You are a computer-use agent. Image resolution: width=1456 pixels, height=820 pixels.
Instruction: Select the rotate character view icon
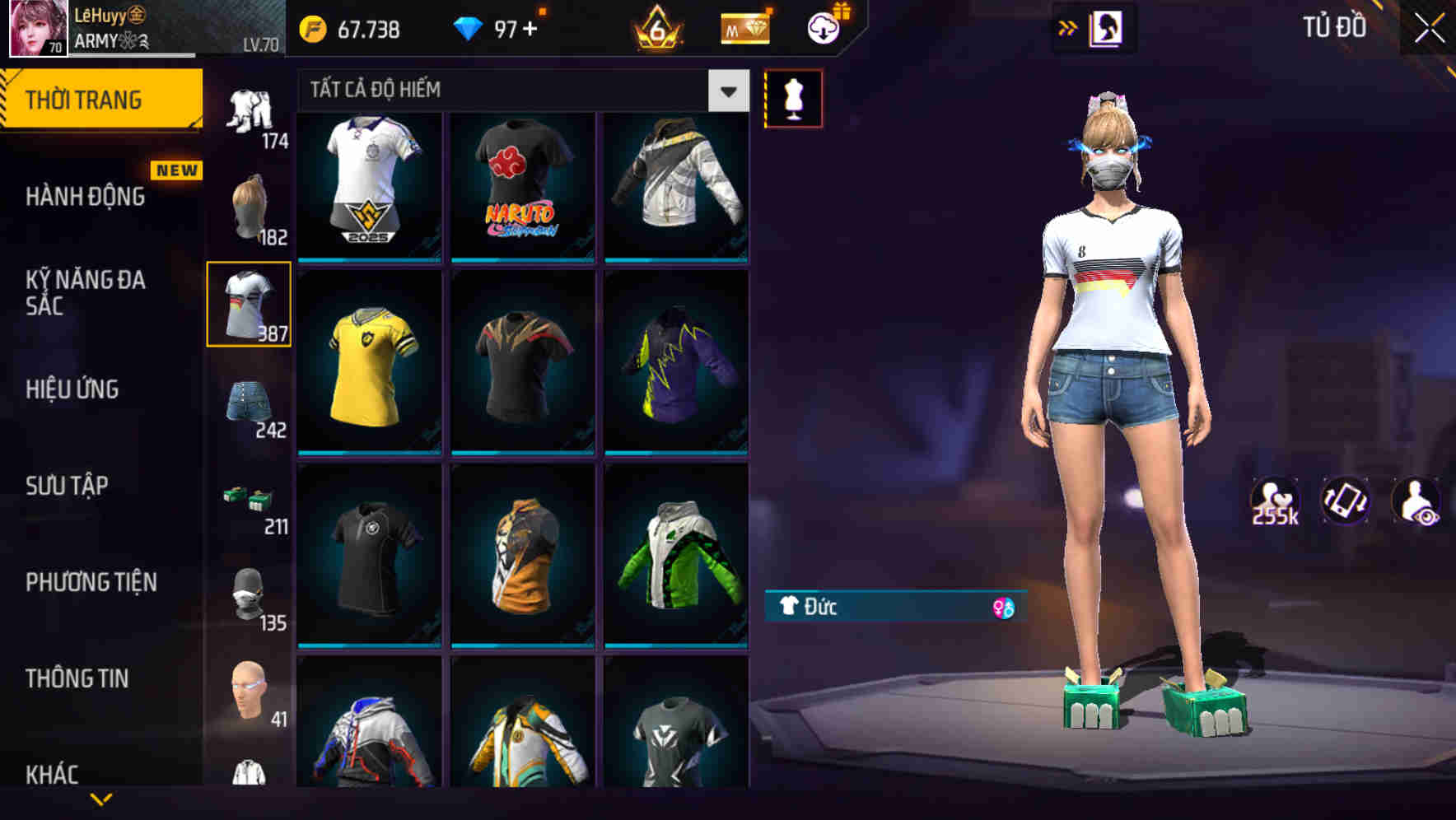pos(1345,501)
